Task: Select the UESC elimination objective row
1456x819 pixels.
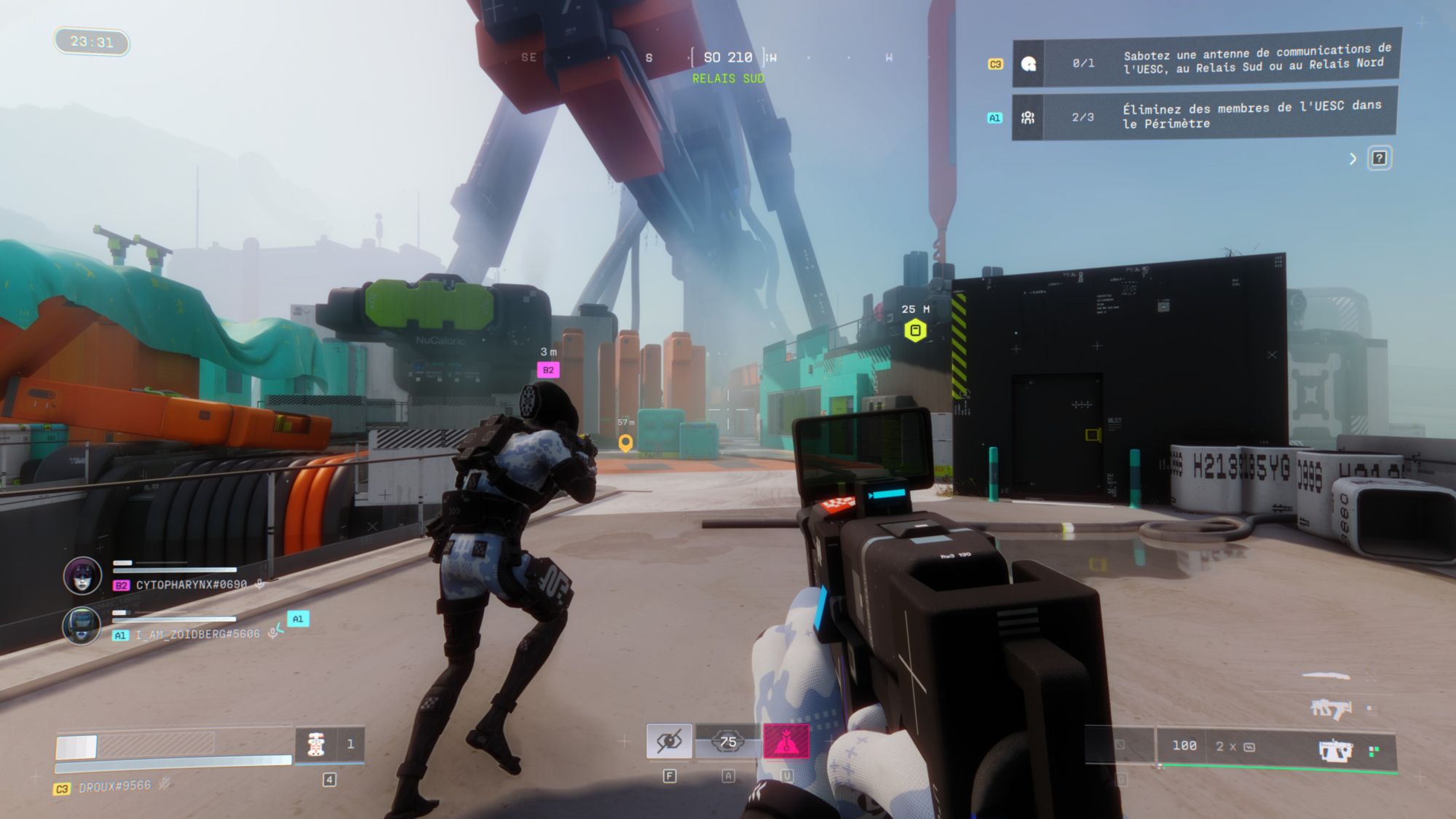Action: click(x=1205, y=115)
